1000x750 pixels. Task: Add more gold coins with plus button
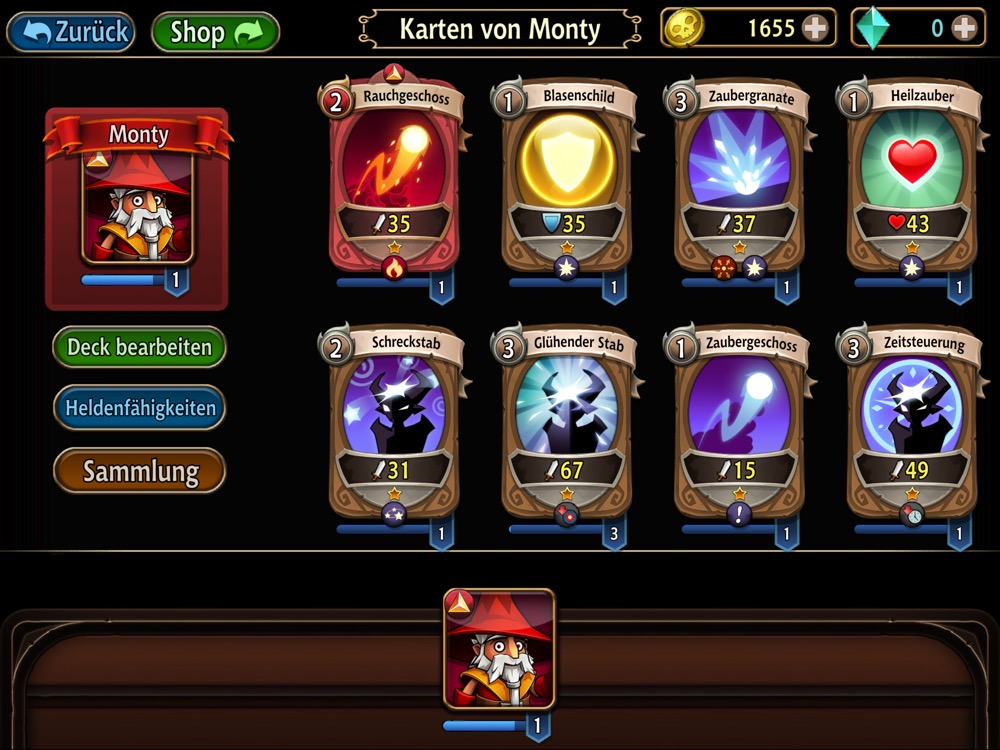816,29
